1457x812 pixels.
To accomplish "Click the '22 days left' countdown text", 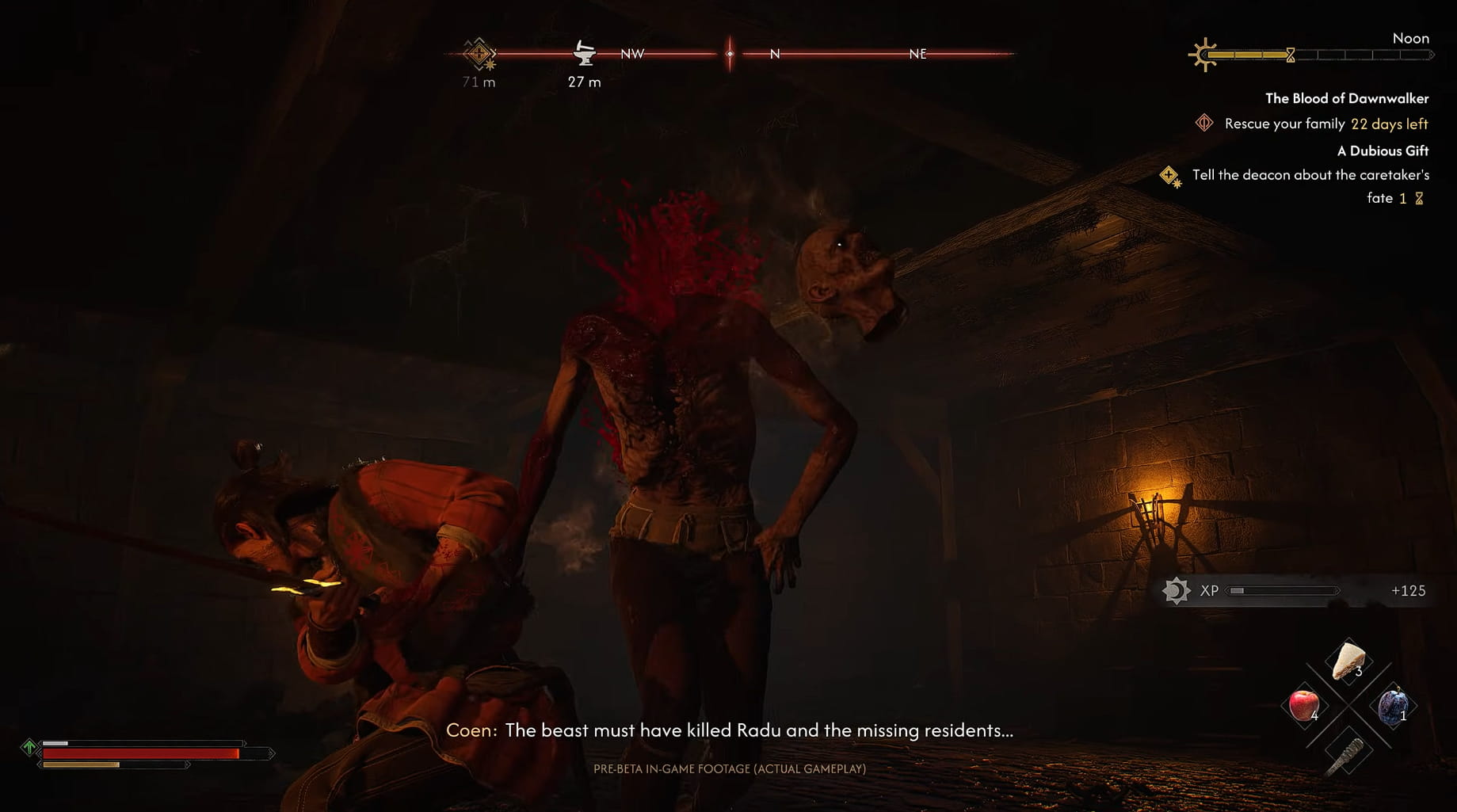I will (x=1389, y=124).
